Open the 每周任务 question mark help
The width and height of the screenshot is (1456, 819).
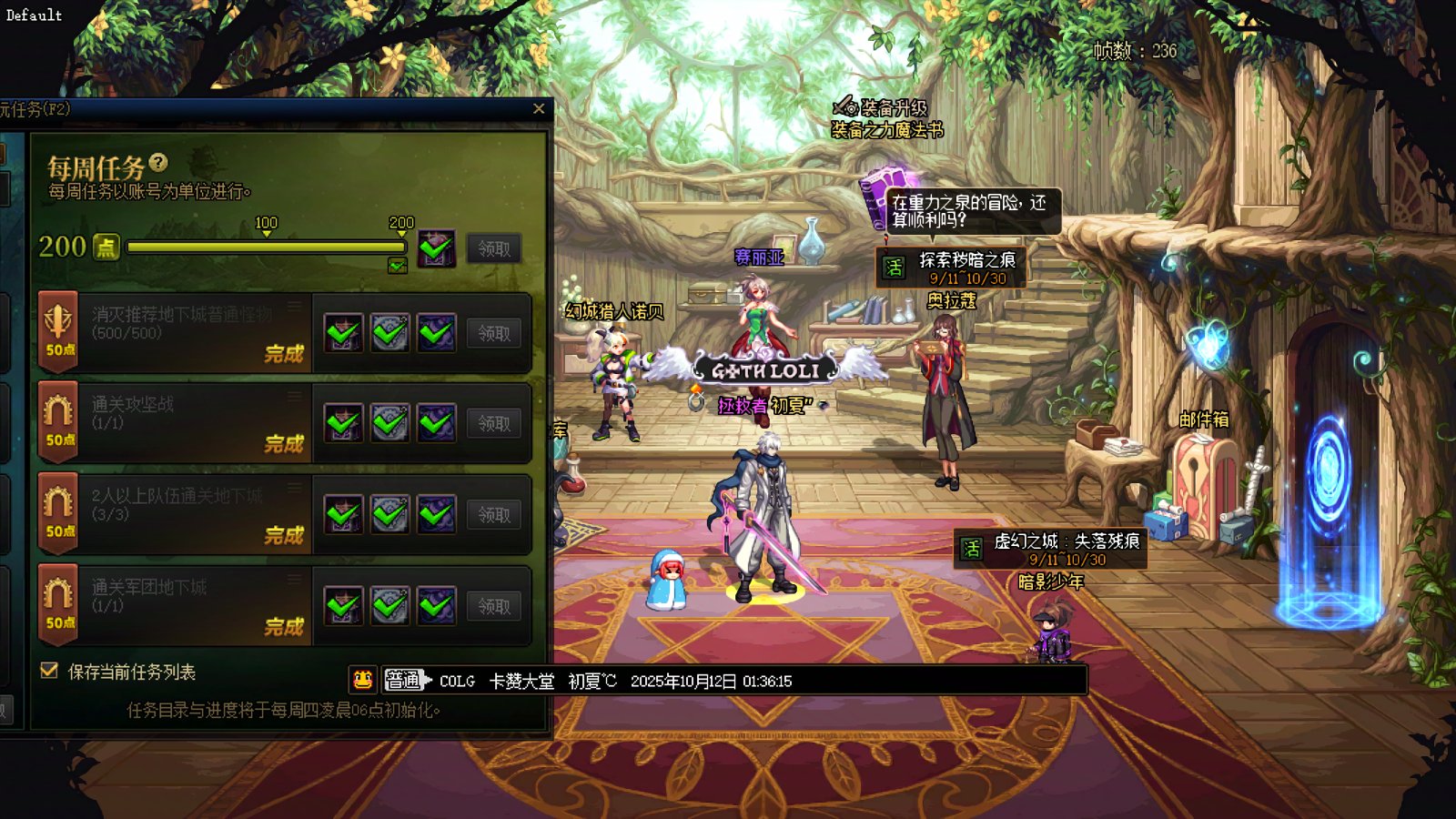[x=158, y=162]
